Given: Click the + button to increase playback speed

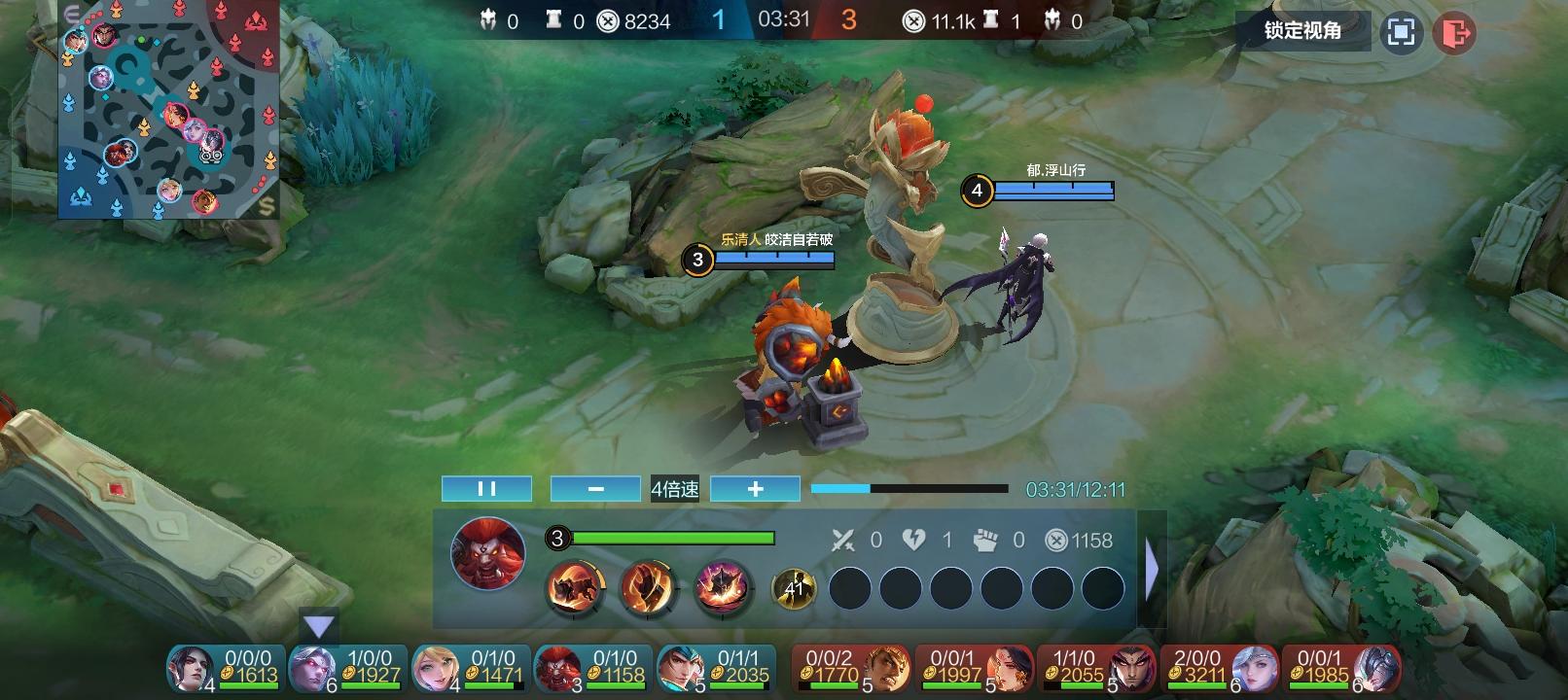Looking at the screenshot, I should (x=755, y=488).
